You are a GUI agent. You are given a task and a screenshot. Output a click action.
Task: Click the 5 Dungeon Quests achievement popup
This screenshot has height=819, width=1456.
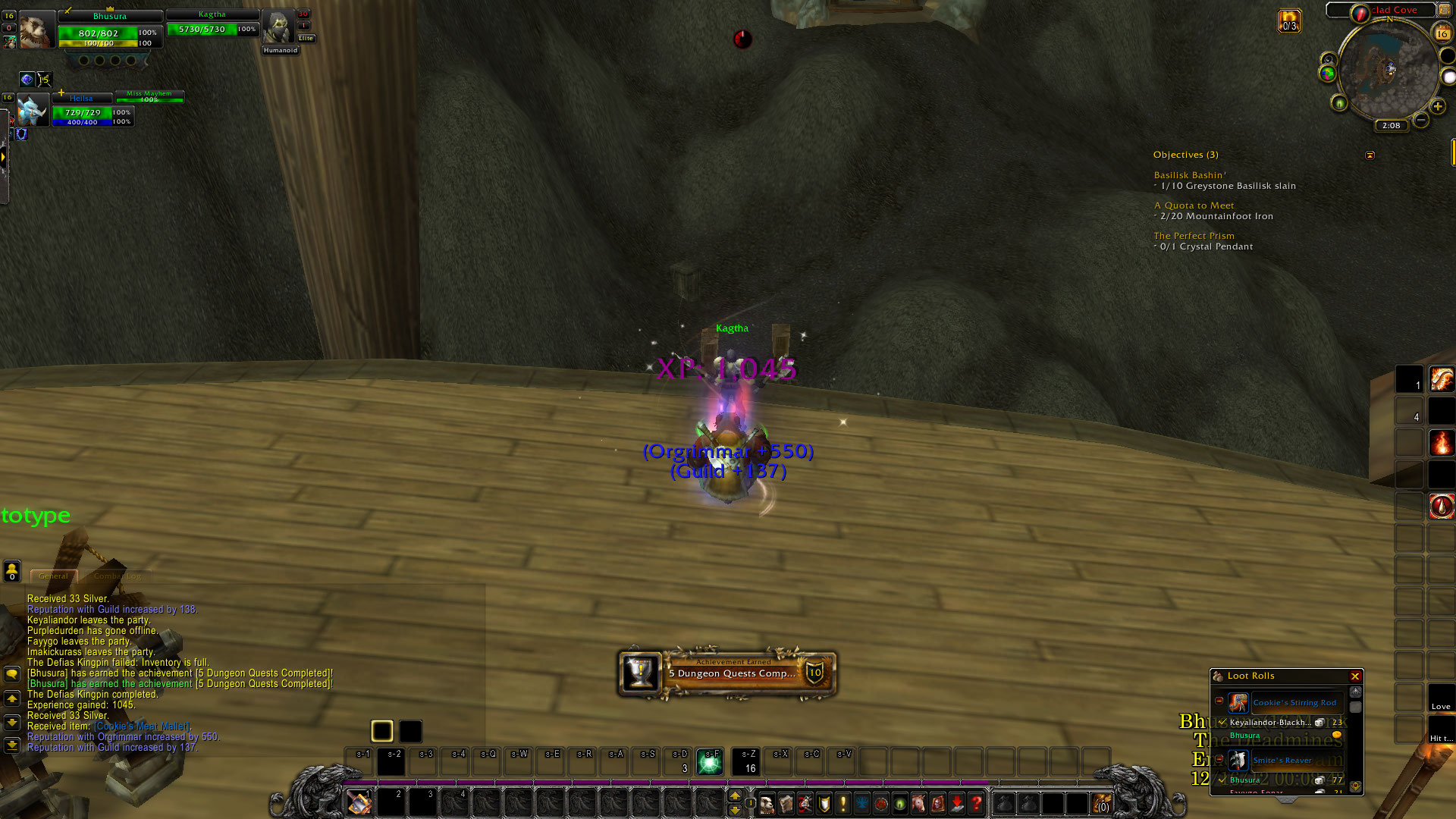[728, 673]
